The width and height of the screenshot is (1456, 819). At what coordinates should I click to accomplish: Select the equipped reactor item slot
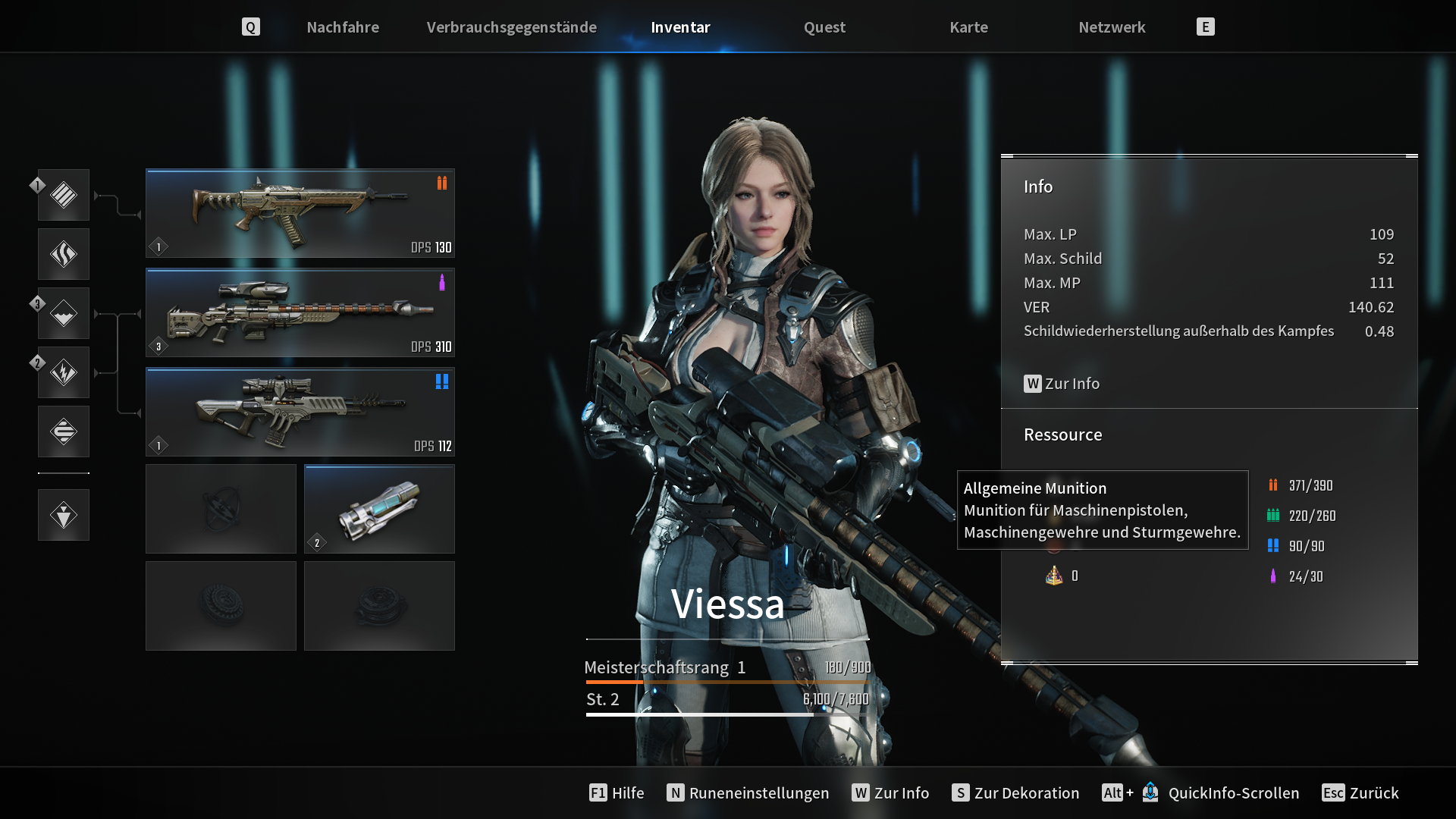click(x=379, y=509)
